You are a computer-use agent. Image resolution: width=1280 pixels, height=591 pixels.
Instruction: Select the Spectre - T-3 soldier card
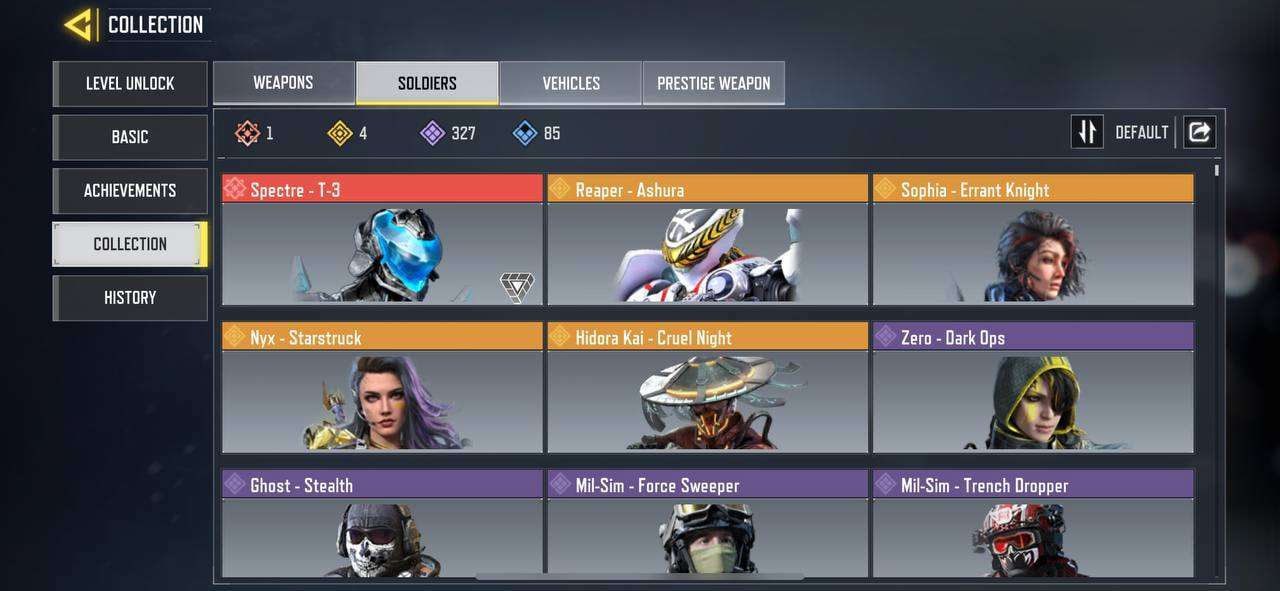pos(382,240)
